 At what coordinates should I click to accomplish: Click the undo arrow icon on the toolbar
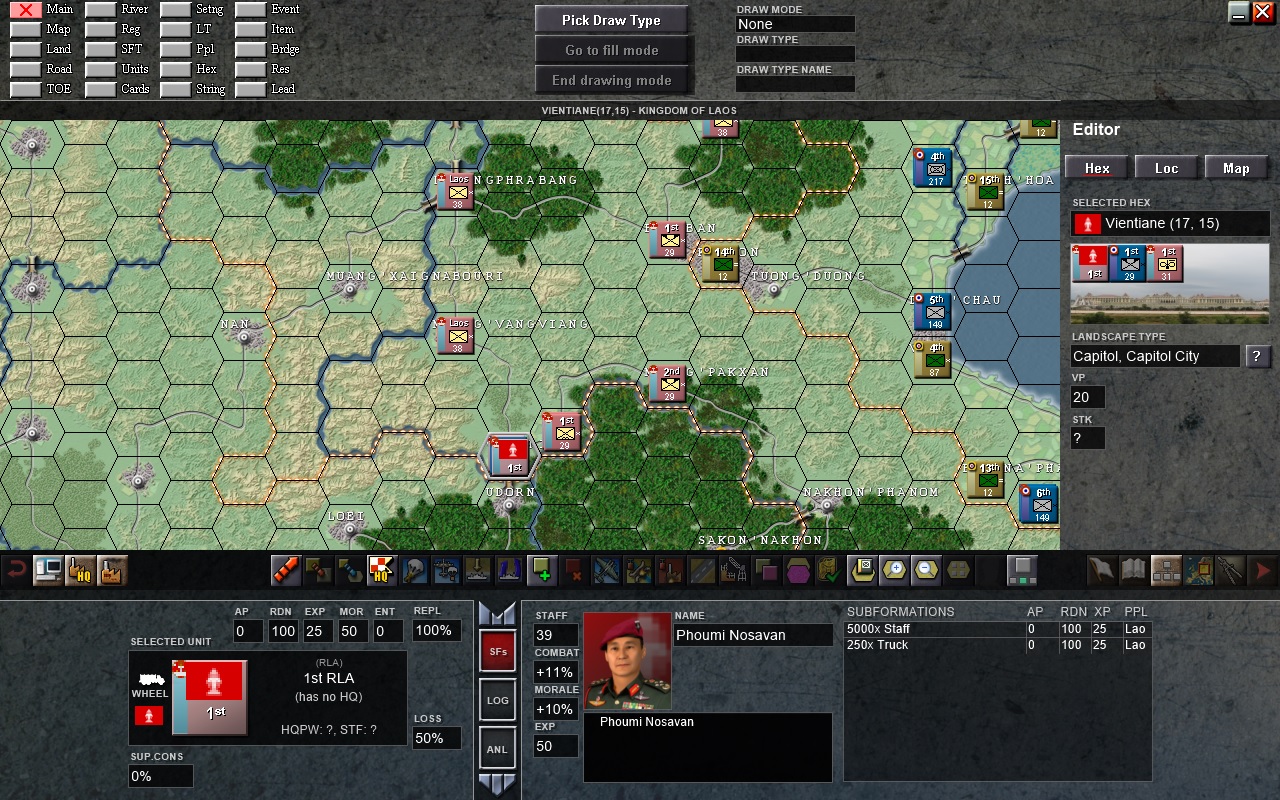[17, 570]
